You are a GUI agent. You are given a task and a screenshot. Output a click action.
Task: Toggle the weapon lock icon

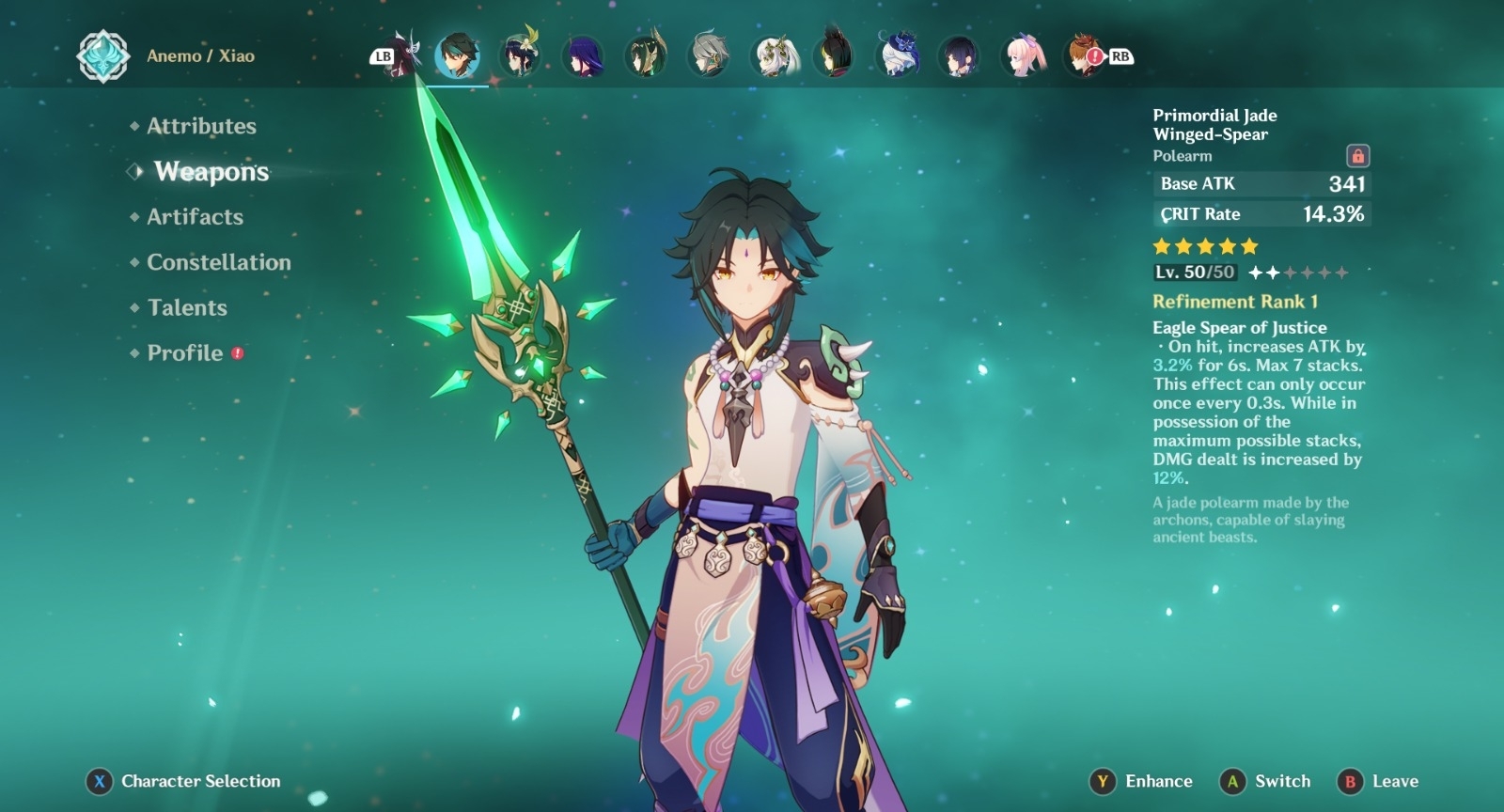click(x=1357, y=156)
